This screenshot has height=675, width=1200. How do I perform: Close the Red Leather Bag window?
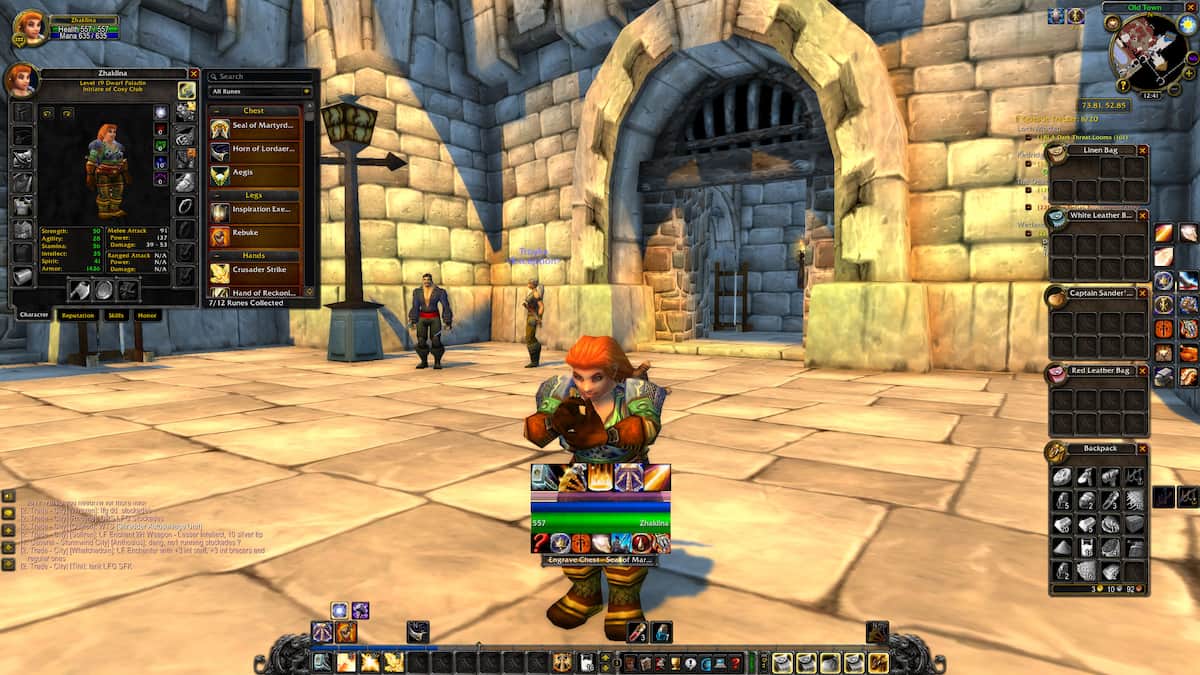[x=1142, y=370]
